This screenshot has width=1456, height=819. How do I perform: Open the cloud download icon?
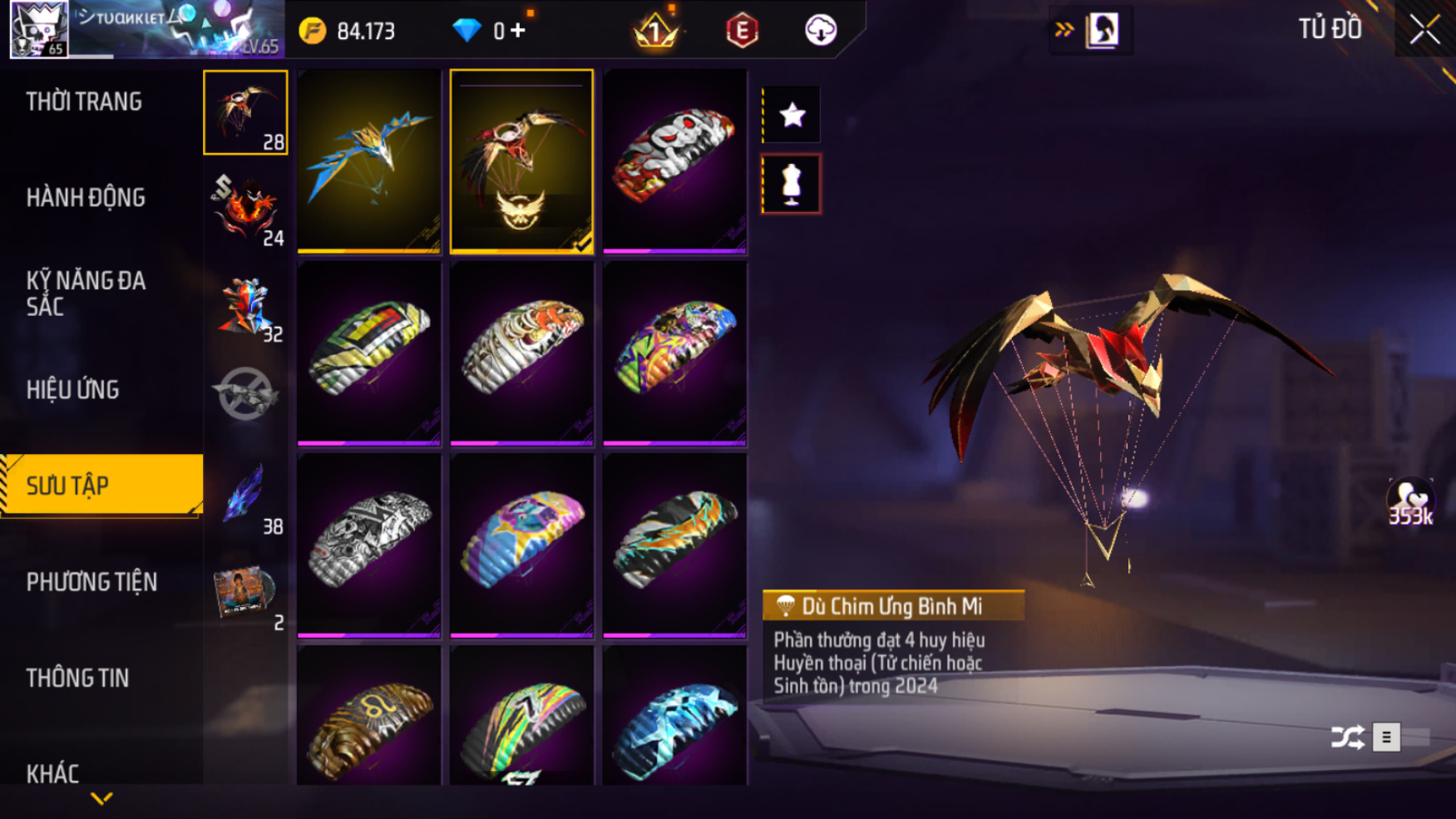pyautogui.click(x=821, y=31)
